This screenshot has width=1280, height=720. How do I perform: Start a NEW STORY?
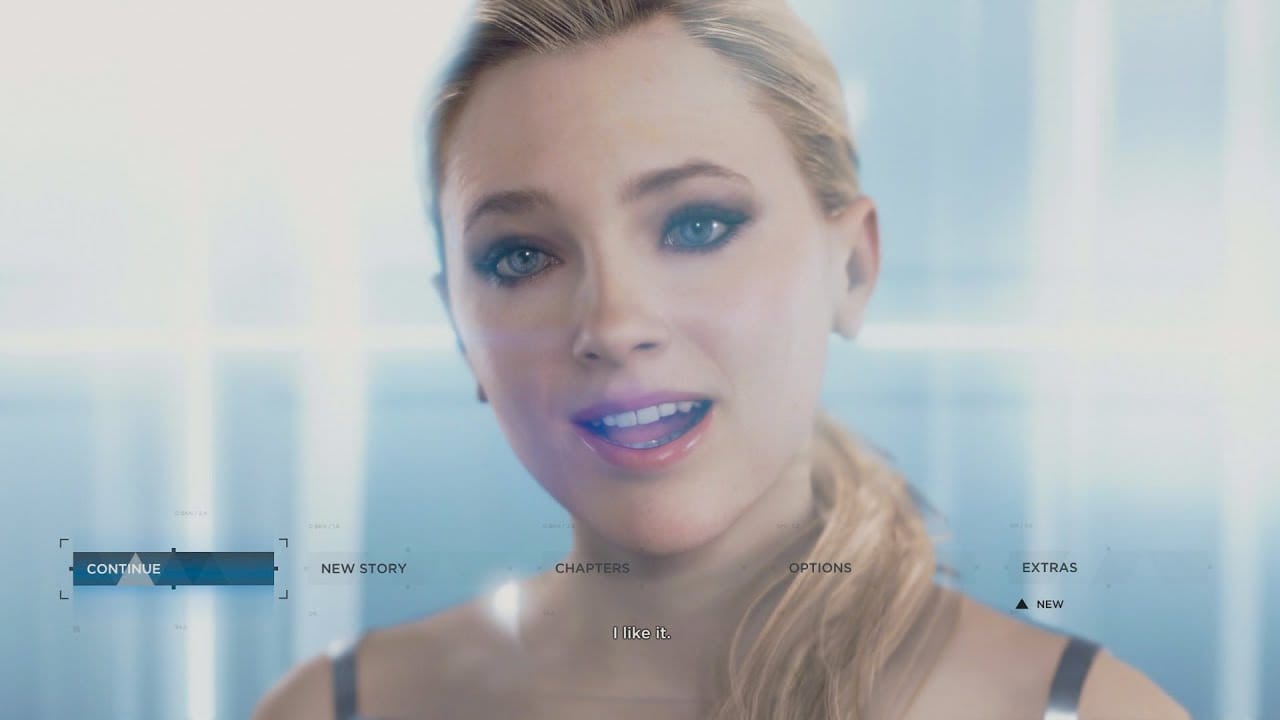(363, 568)
